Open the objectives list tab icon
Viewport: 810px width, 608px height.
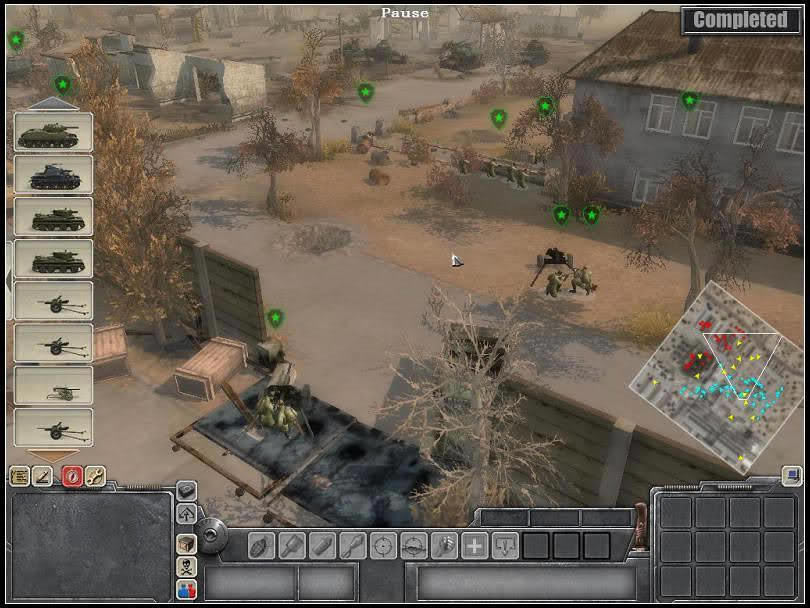[19, 476]
